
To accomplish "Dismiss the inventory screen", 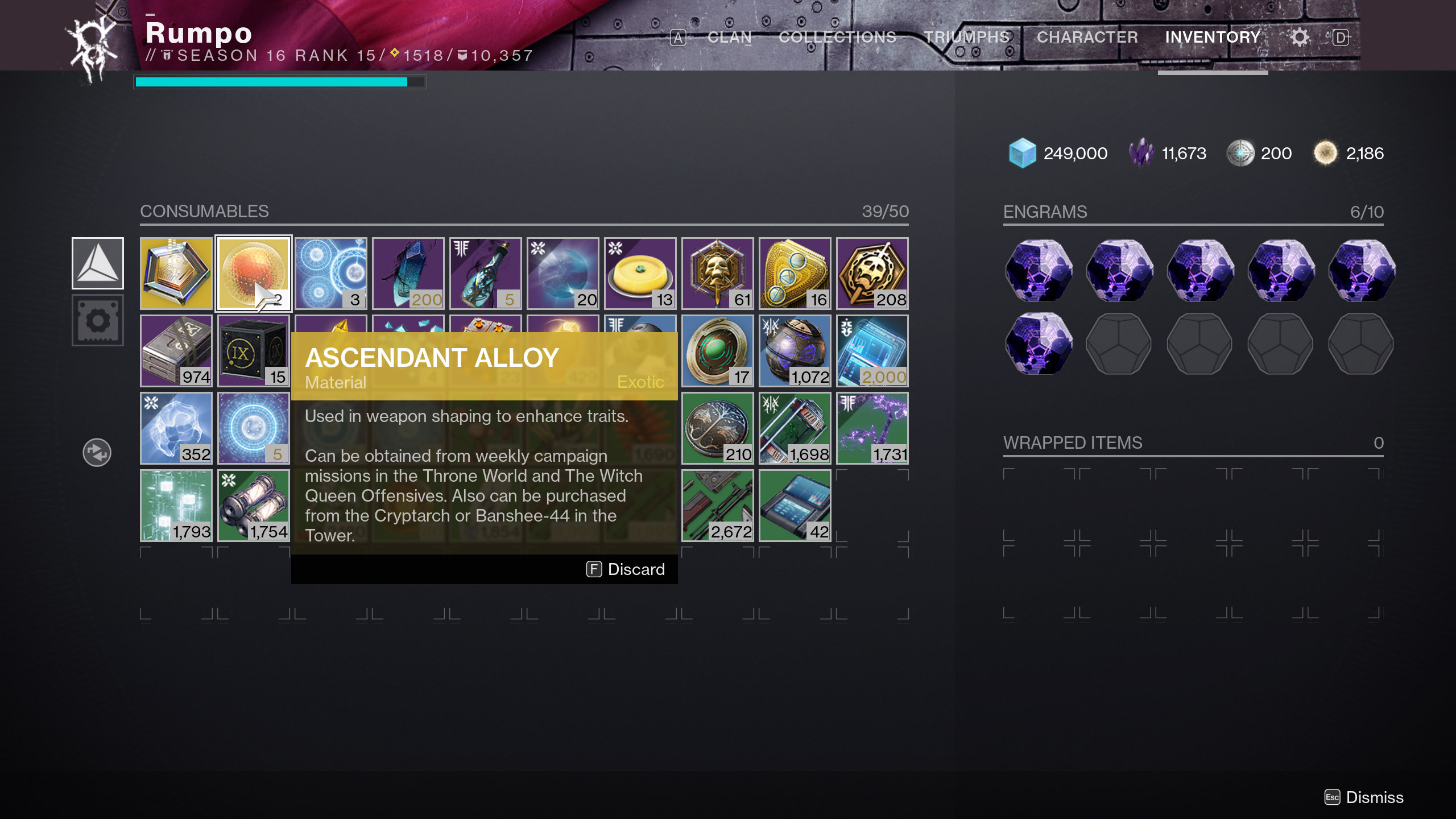I will pos(1364,797).
